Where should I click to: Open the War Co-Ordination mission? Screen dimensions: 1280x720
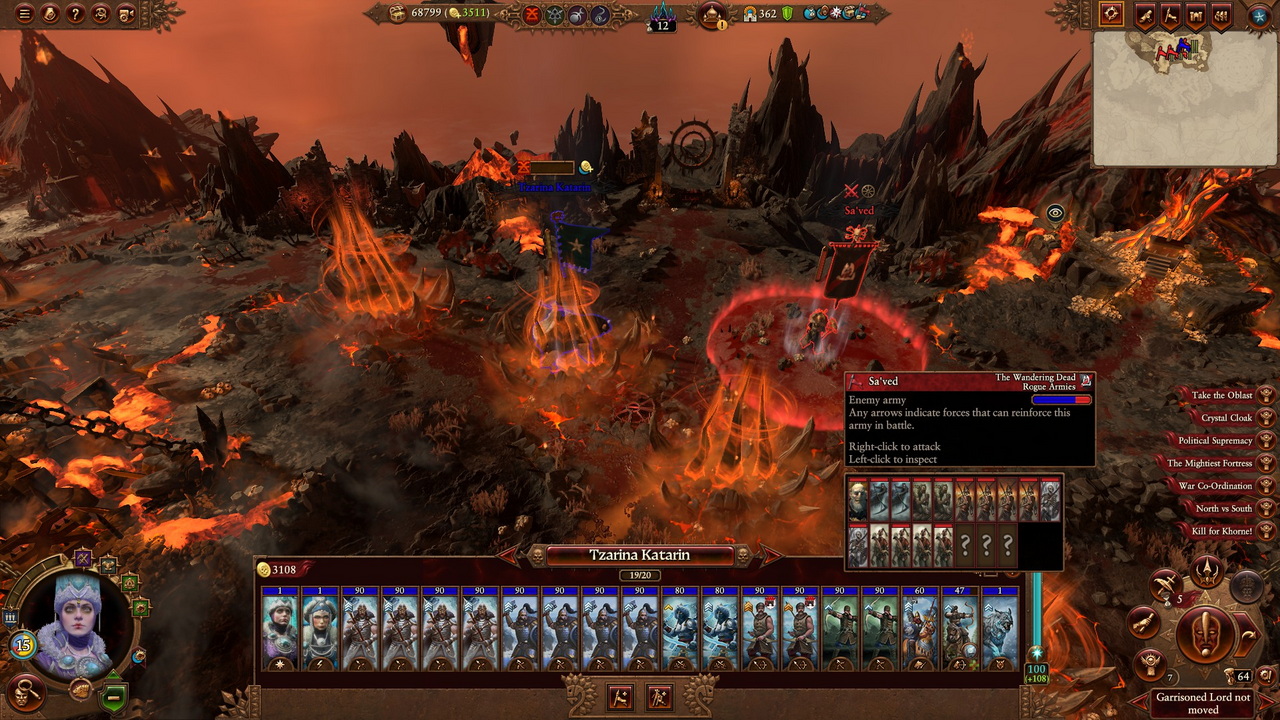pyautogui.click(x=1215, y=486)
